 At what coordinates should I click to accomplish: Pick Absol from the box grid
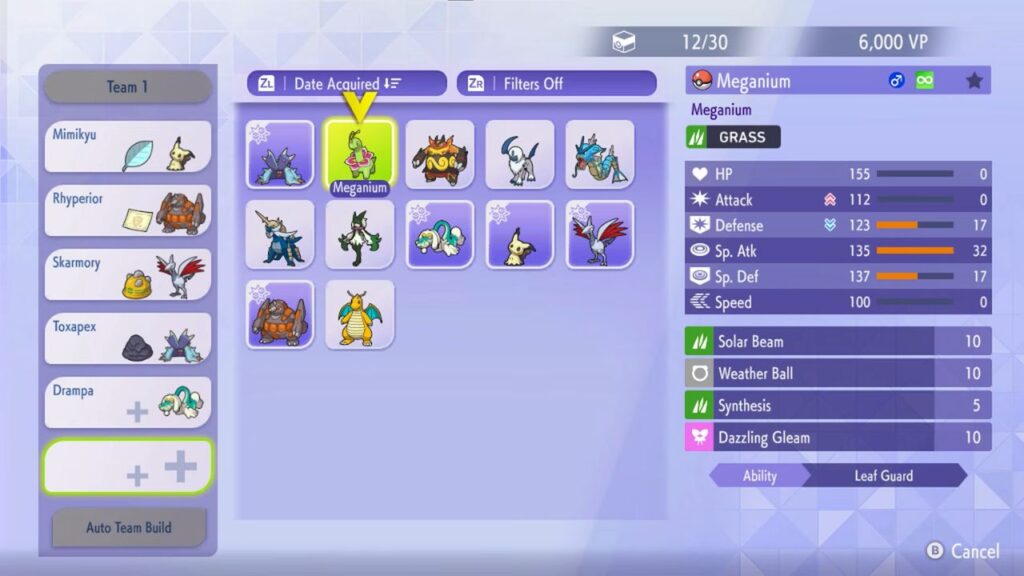(520, 154)
